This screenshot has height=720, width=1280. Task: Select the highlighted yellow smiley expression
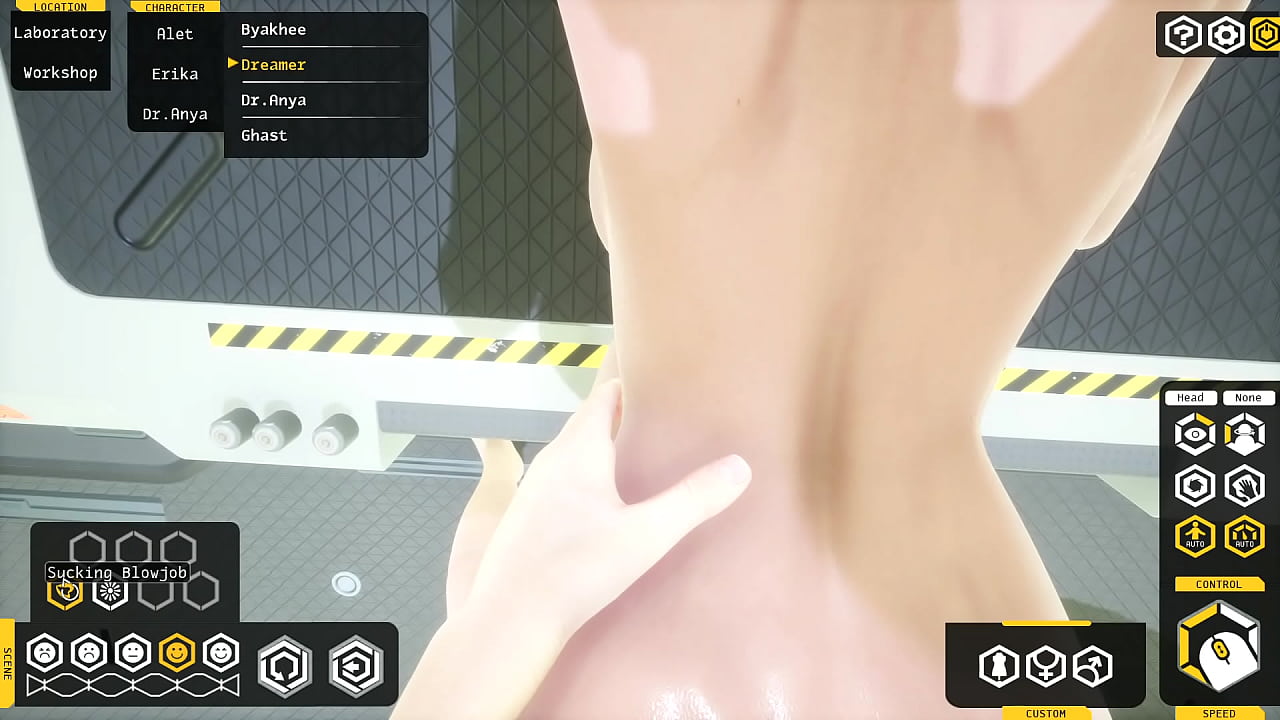click(177, 653)
